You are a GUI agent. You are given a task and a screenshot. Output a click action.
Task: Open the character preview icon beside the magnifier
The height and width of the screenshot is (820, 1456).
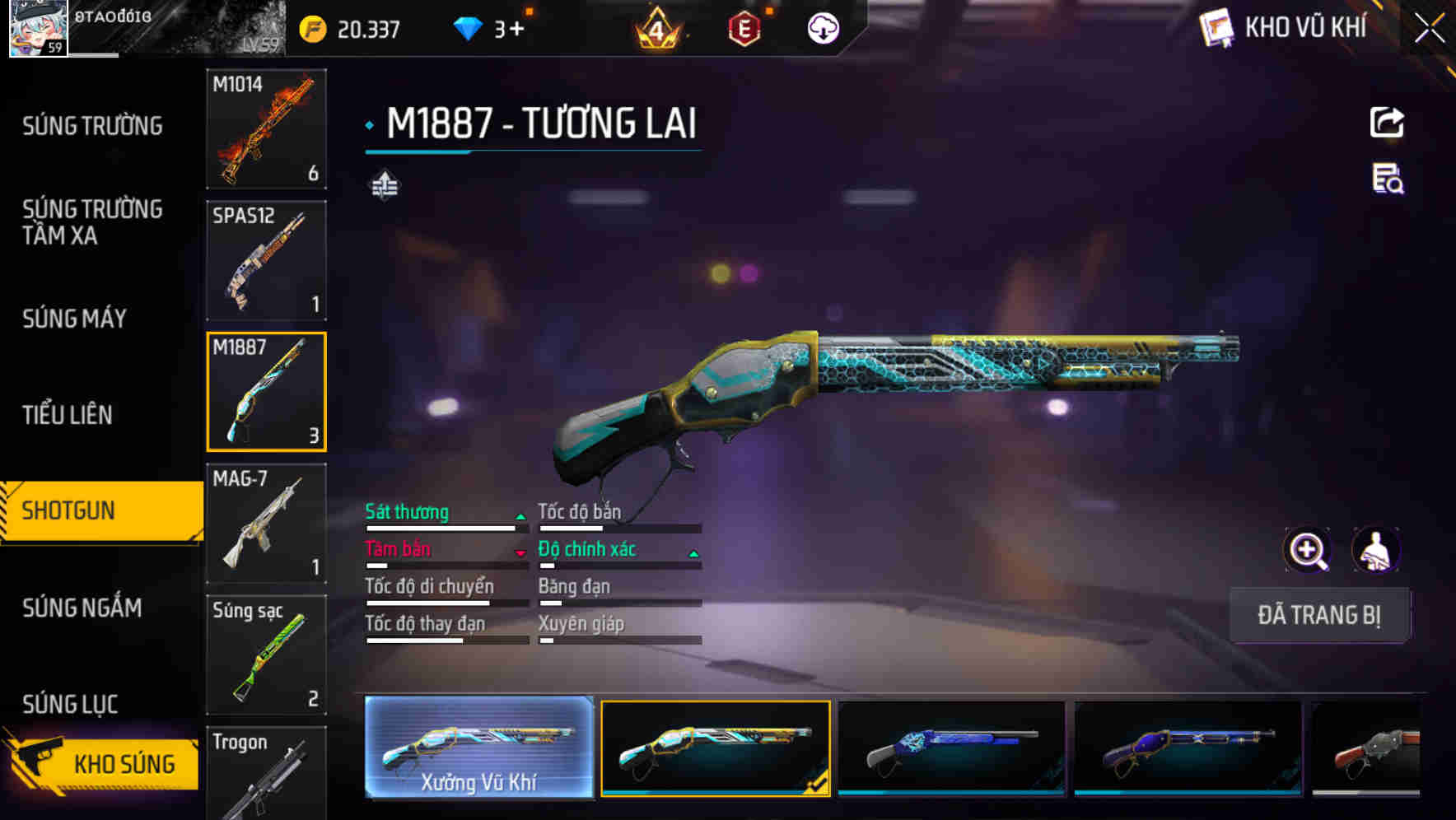(1378, 550)
